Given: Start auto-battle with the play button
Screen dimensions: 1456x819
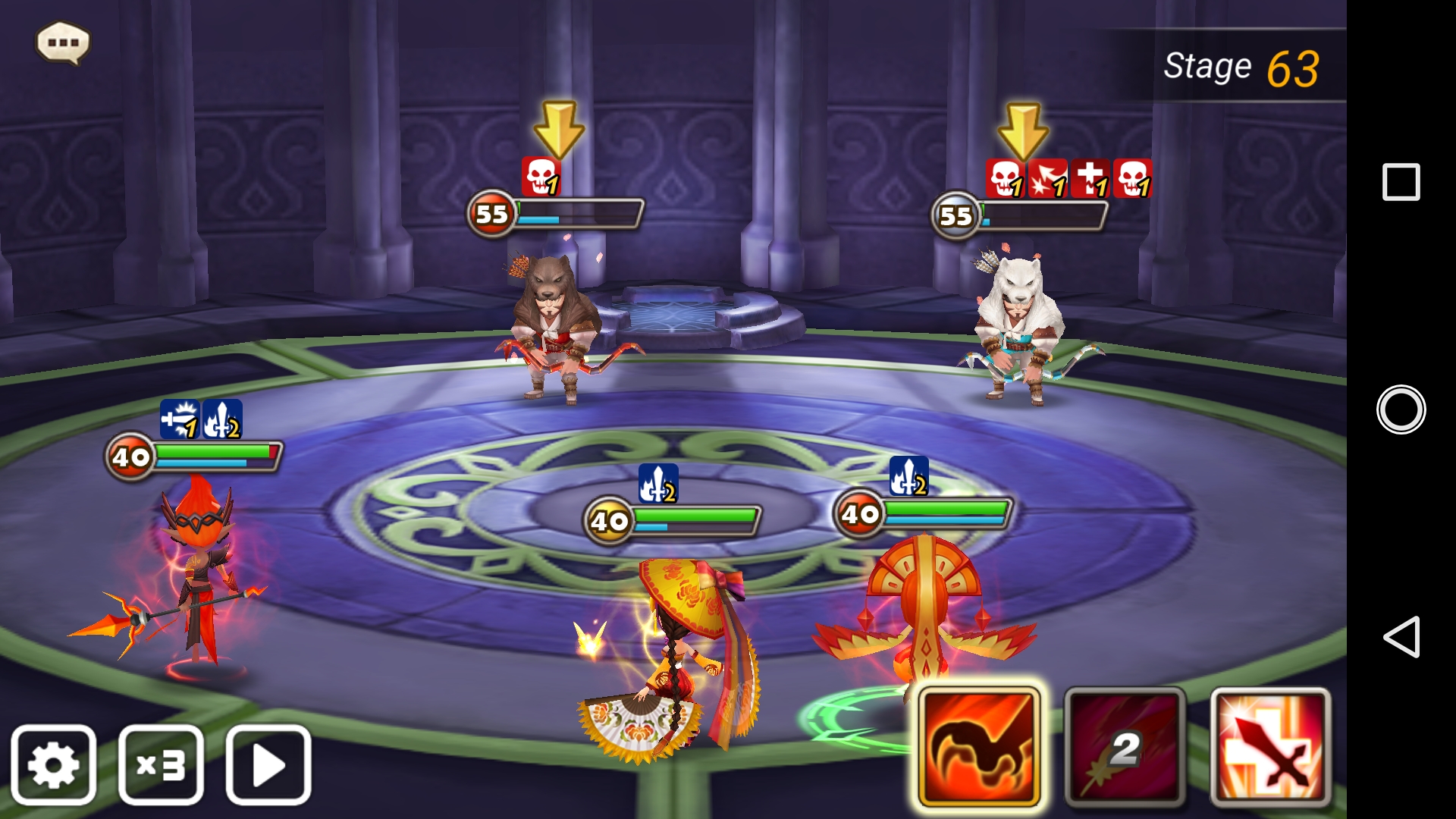Looking at the screenshot, I should click(x=268, y=764).
